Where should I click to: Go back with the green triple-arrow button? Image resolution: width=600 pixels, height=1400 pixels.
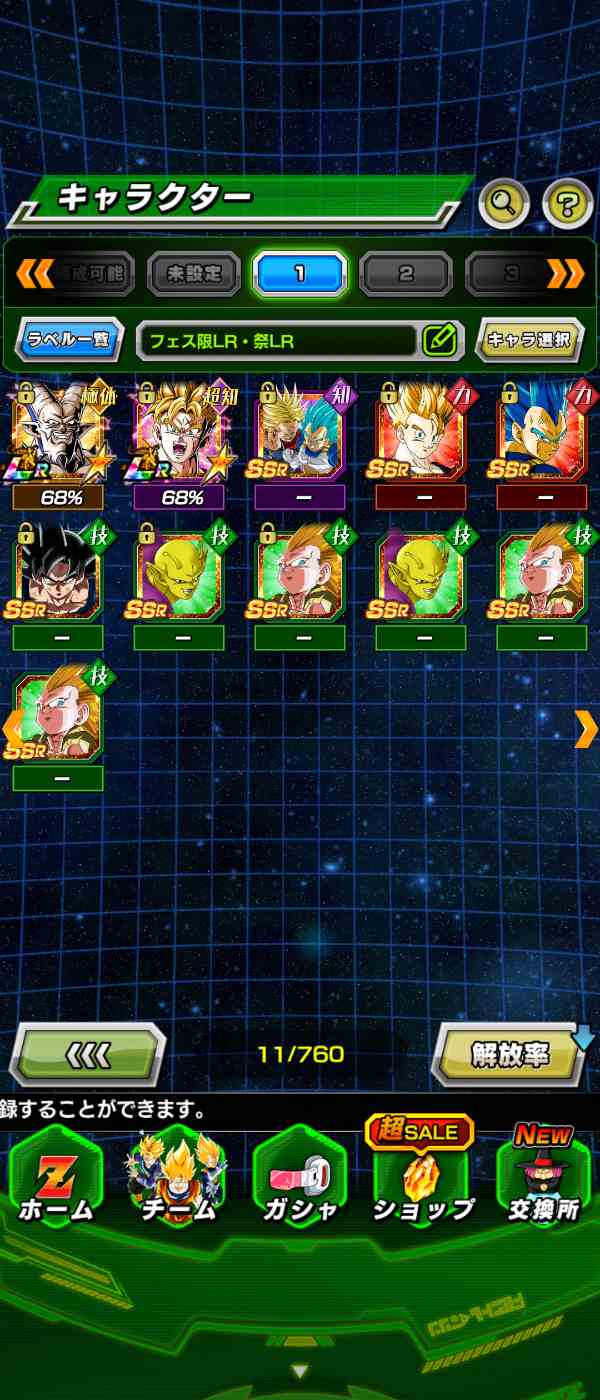pyautogui.click(x=87, y=1055)
